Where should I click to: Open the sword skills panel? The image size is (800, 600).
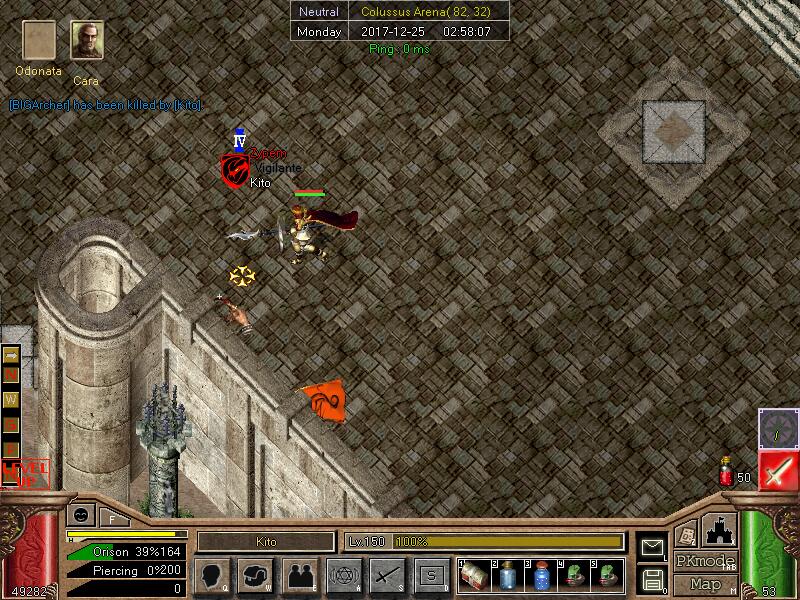pos(387,575)
